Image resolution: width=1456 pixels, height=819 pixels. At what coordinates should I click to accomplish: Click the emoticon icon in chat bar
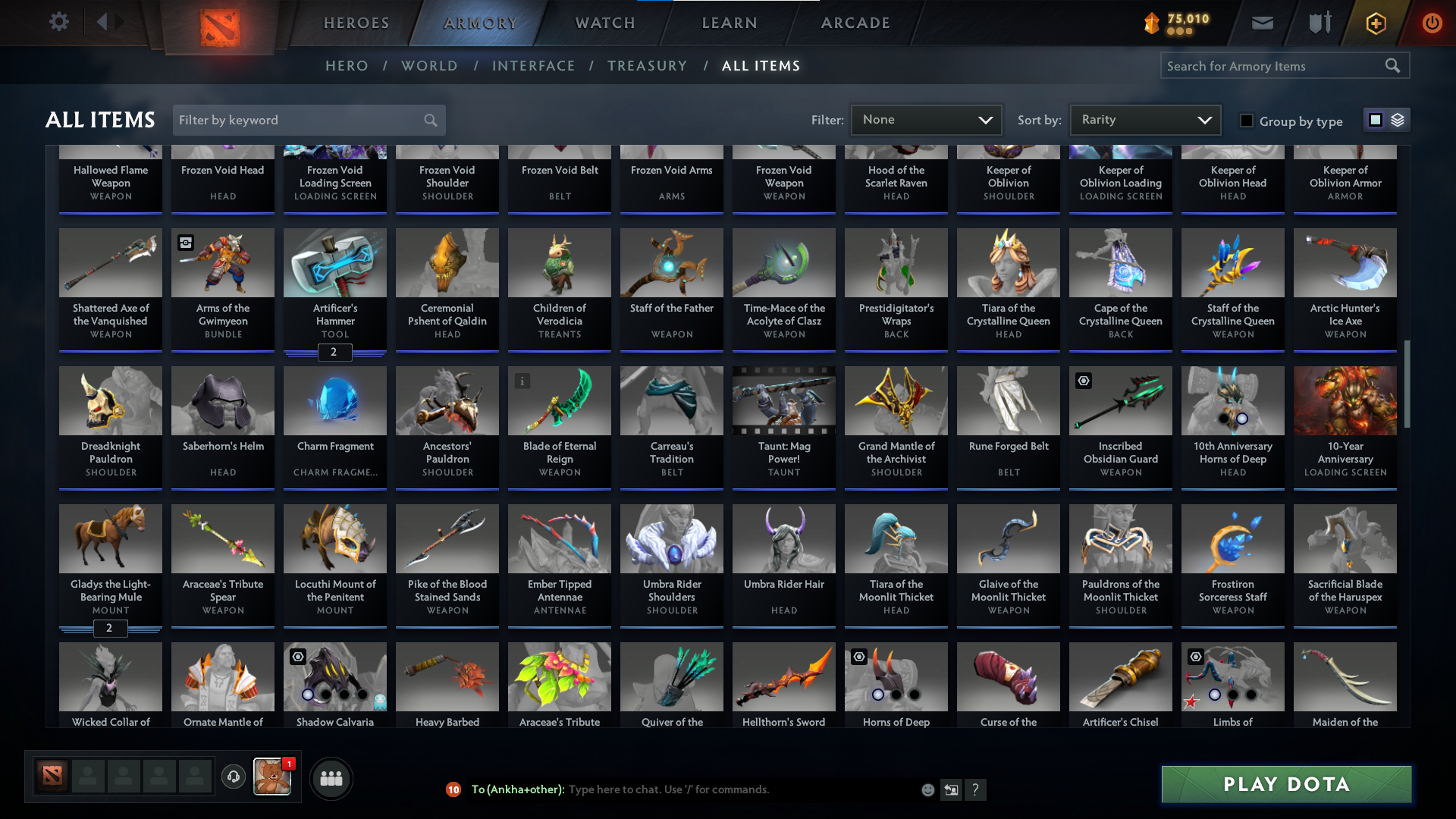coord(927,789)
